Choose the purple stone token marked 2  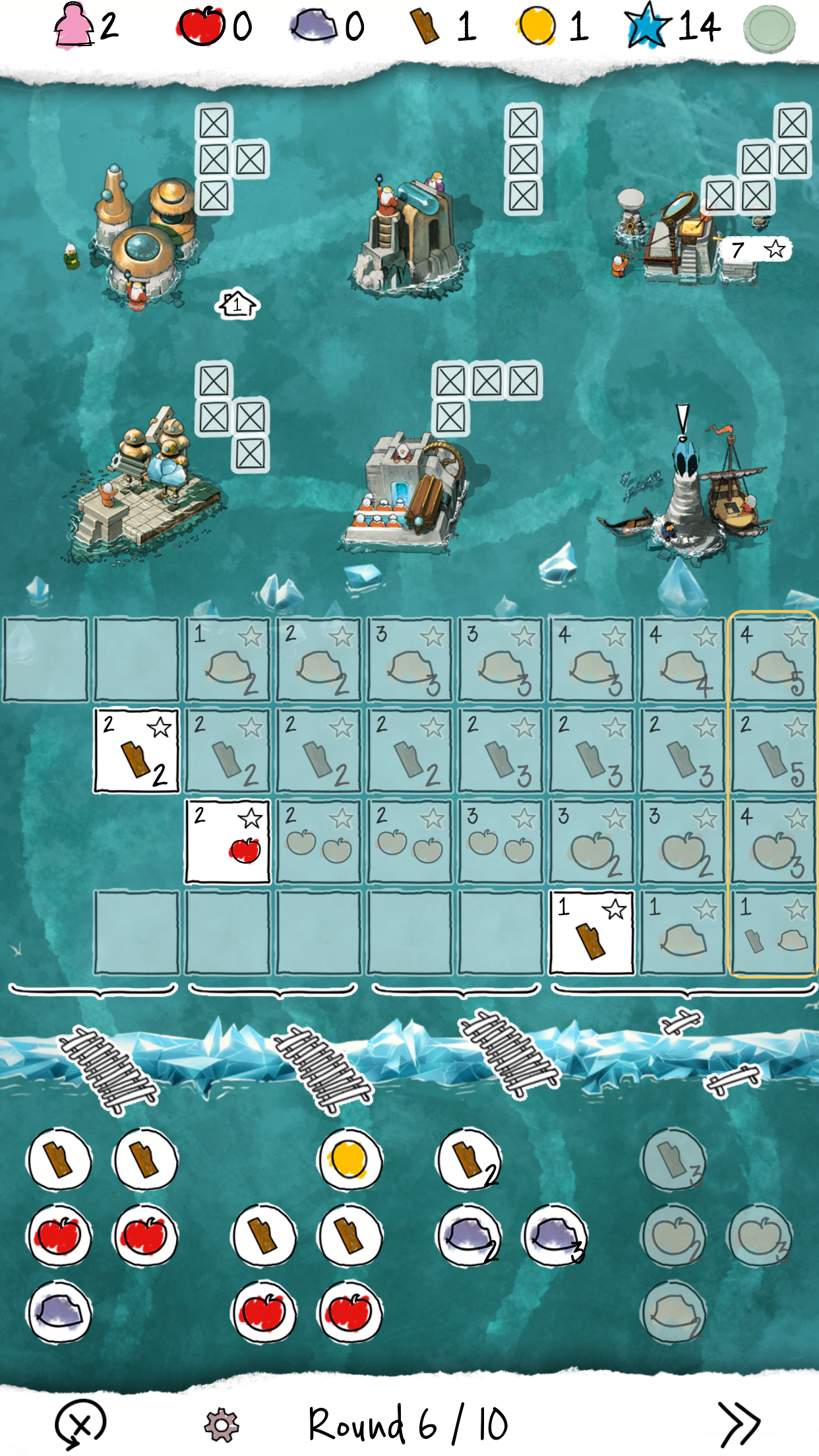click(x=469, y=1236)
